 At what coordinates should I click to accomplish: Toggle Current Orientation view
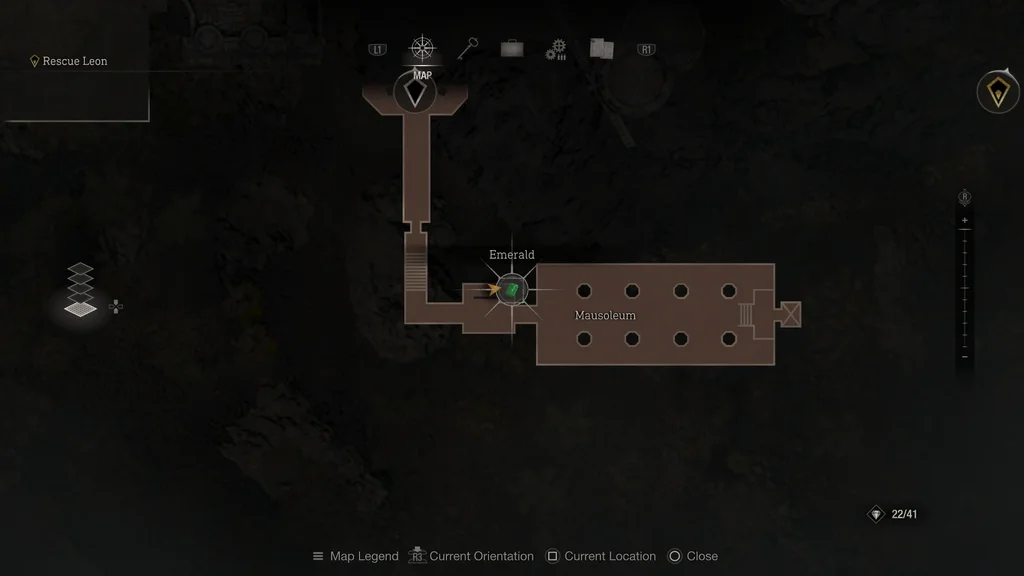(x=471, y=556)
